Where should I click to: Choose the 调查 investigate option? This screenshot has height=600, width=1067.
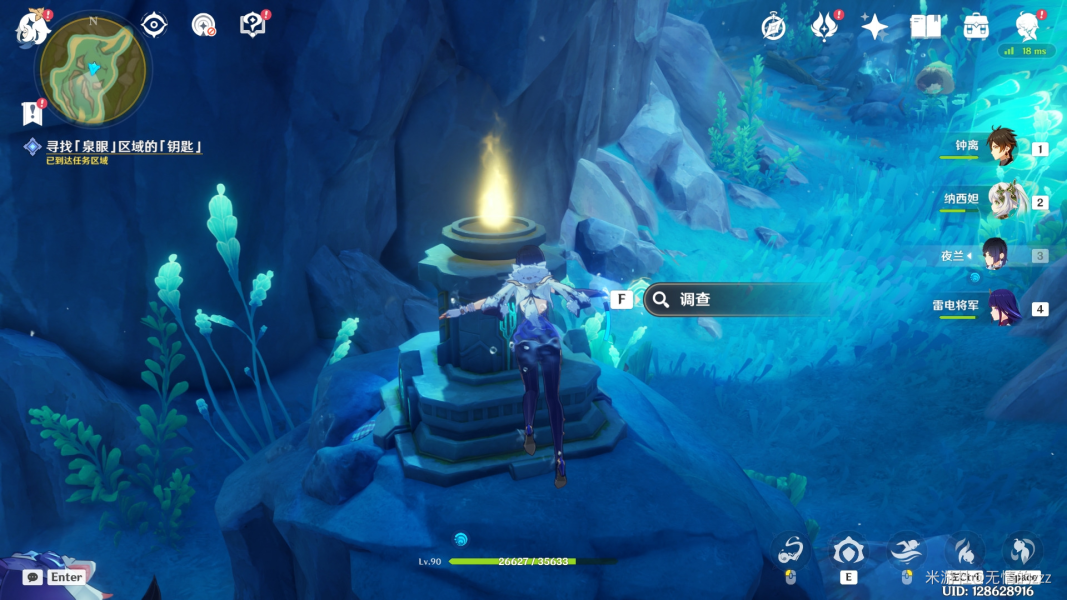[x=735, y=299]
